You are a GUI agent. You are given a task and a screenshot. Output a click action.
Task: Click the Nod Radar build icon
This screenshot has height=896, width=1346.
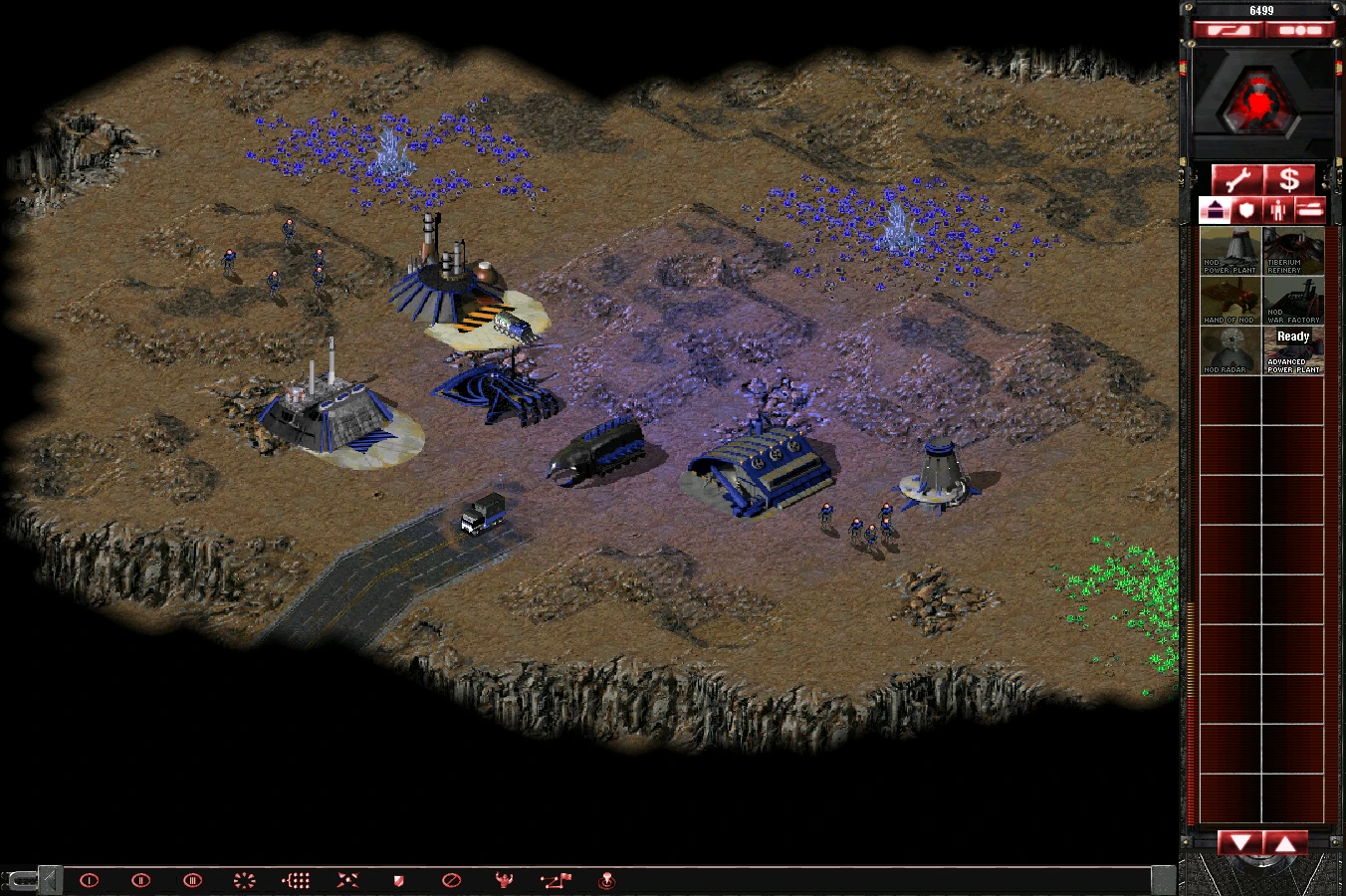[x=1231, y=350]
